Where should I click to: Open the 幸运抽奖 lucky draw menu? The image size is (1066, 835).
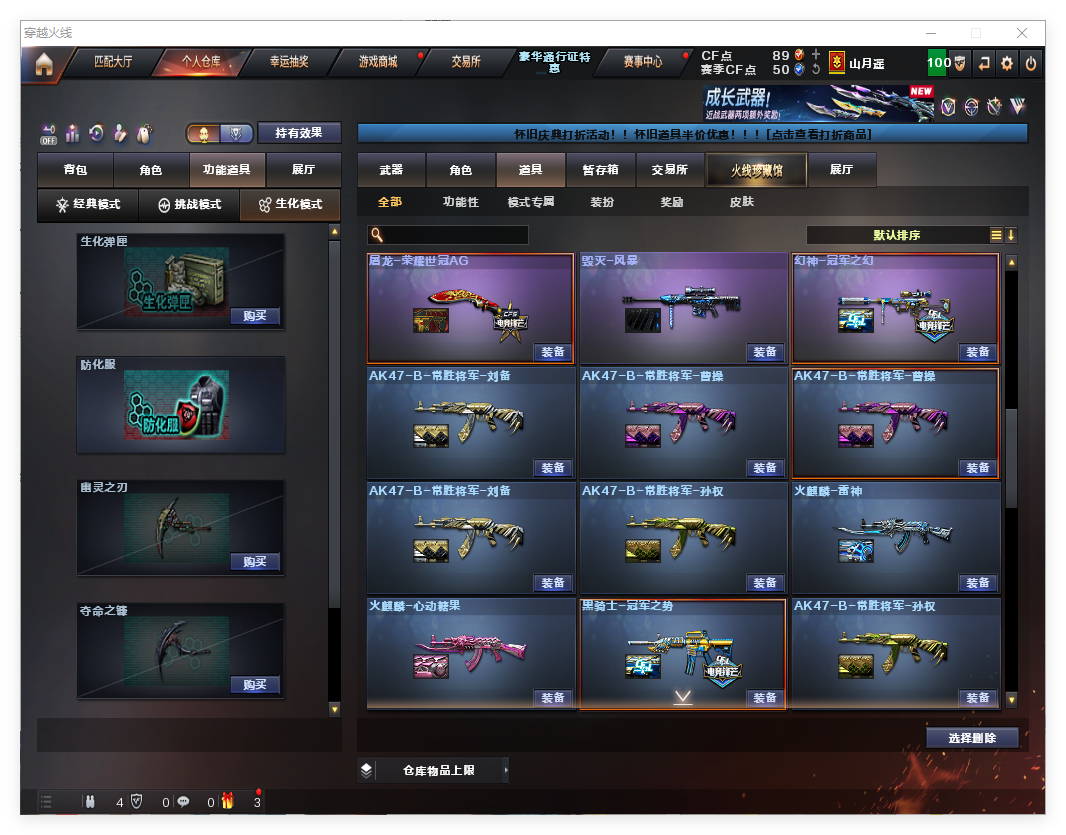pos(289,62)
